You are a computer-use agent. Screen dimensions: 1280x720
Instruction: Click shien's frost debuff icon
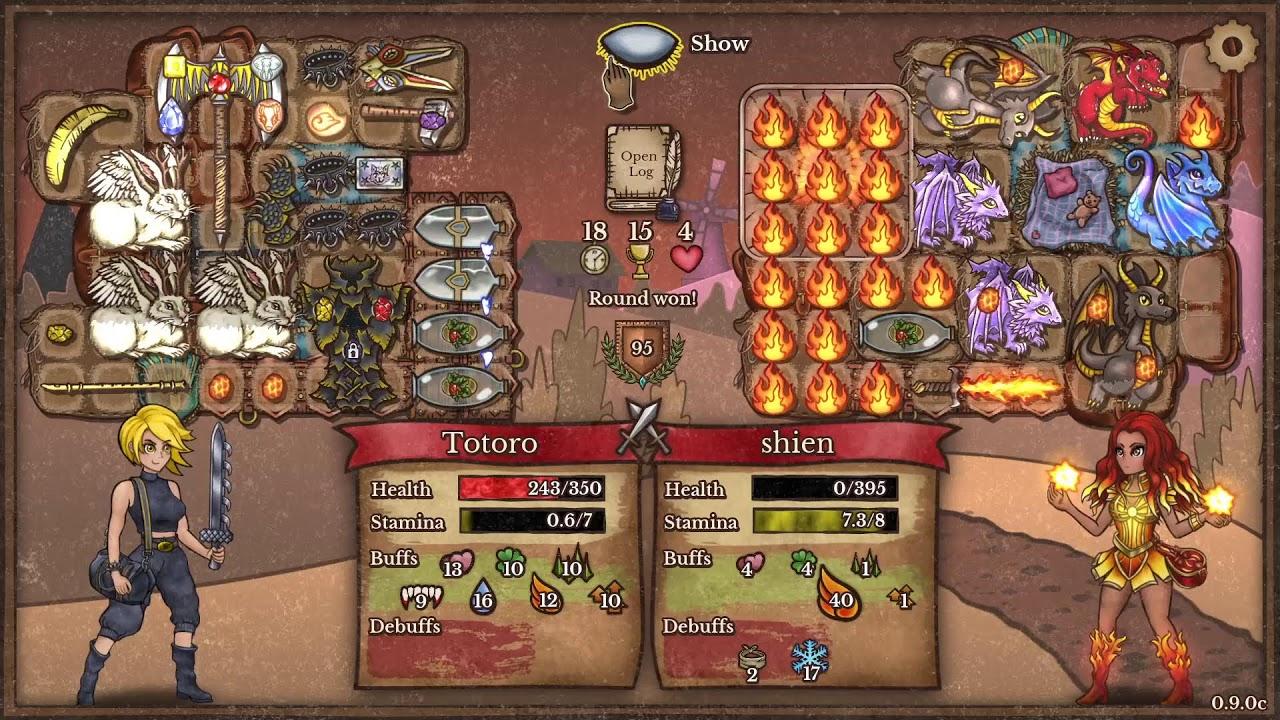tap(810, 658)
